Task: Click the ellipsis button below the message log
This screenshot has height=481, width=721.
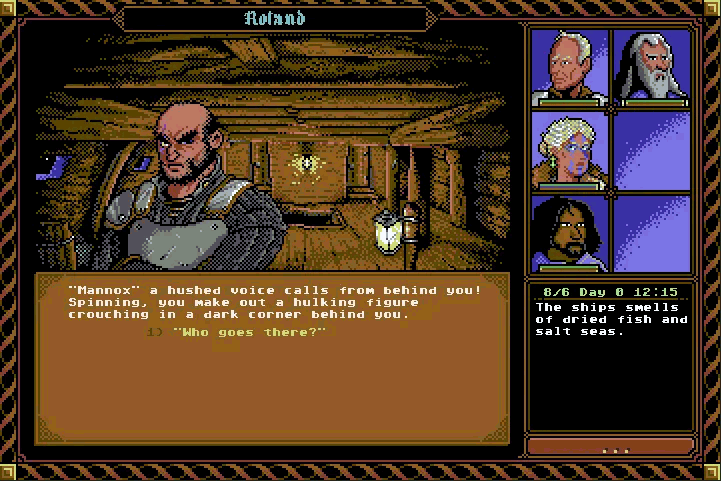Action: tap(610, 447)
